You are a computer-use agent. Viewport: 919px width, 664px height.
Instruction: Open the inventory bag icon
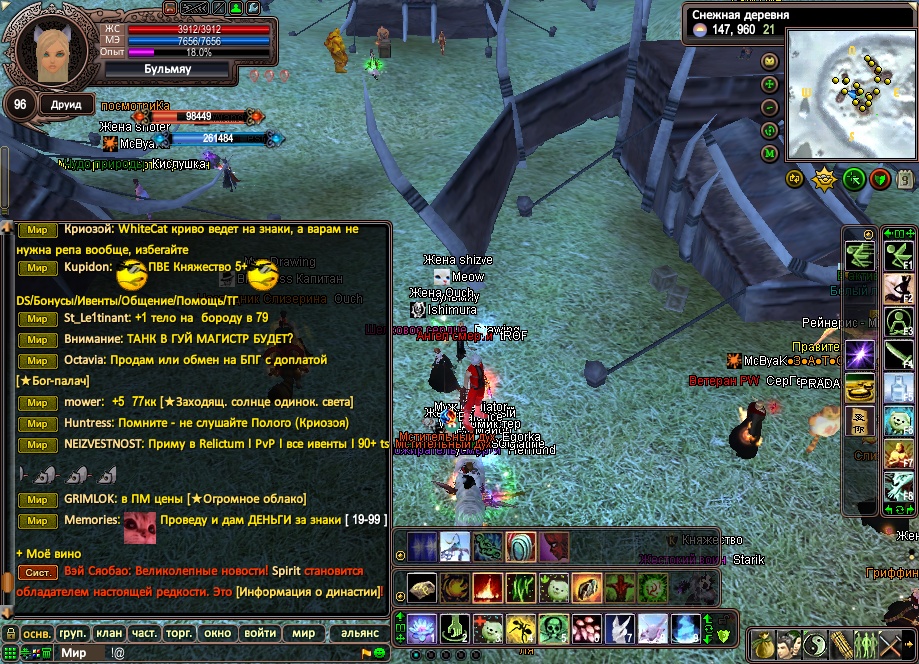763,643
